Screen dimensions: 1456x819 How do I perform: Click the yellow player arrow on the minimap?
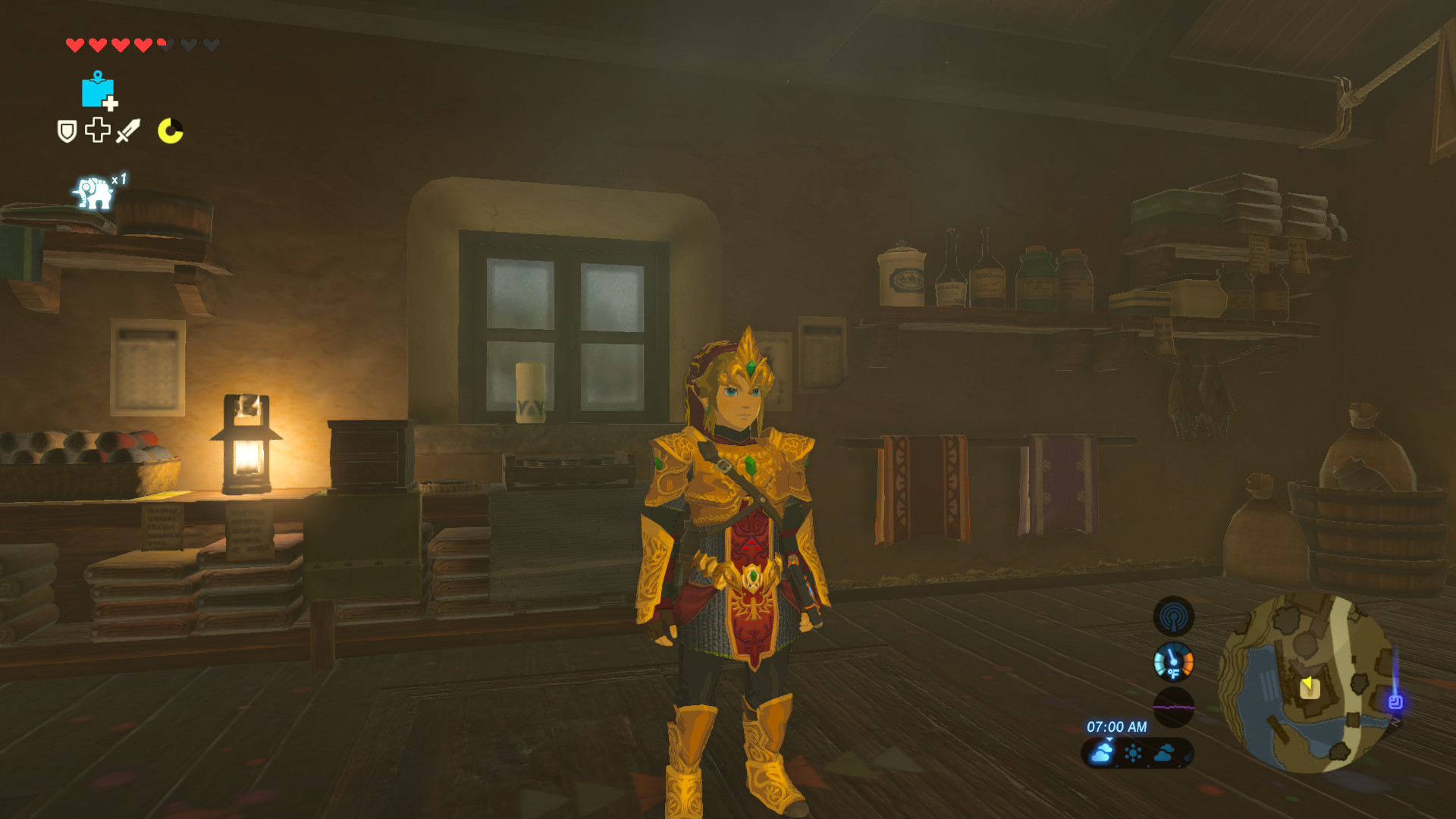coord(1308,683)
